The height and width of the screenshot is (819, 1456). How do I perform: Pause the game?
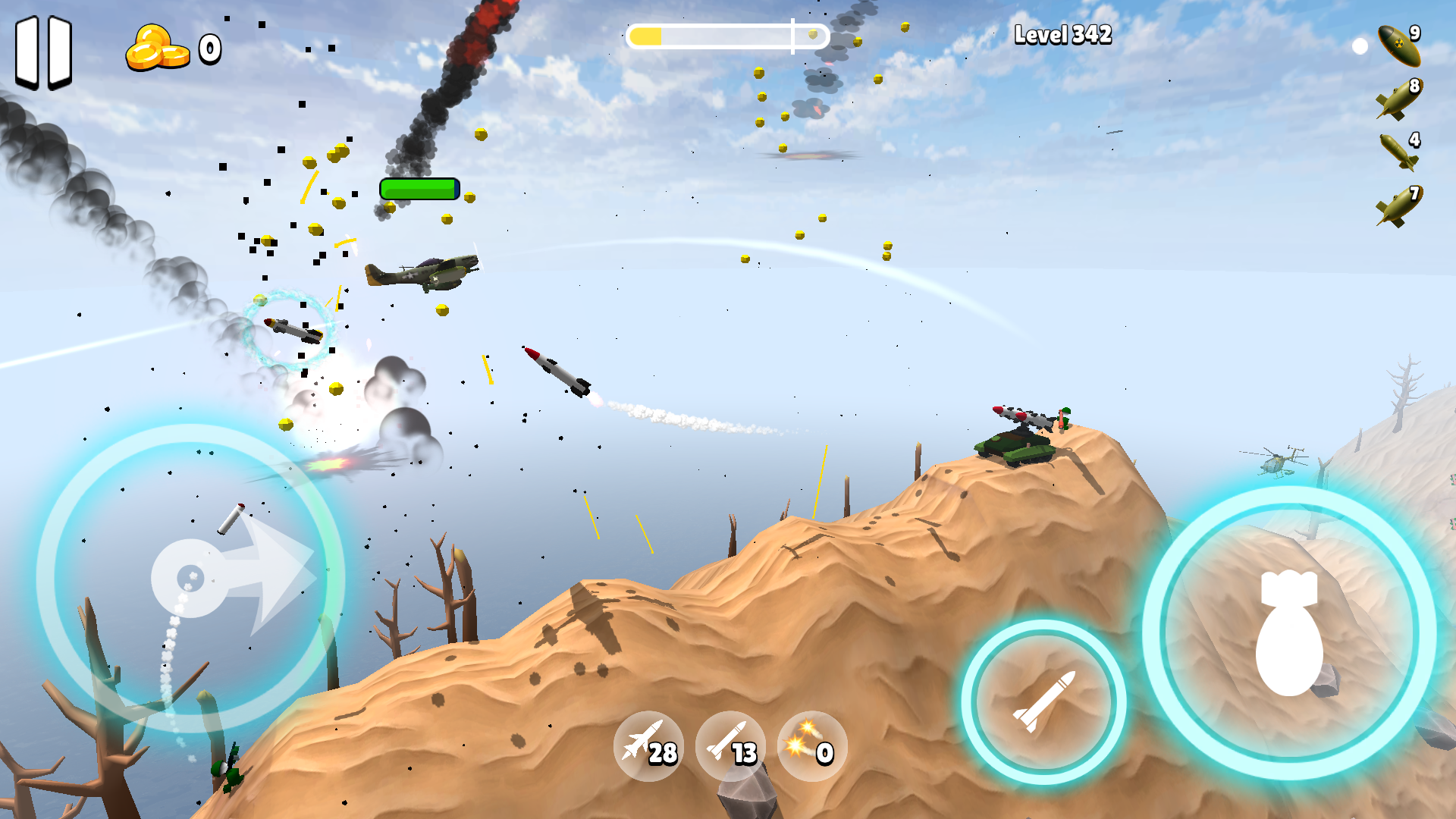44,48
